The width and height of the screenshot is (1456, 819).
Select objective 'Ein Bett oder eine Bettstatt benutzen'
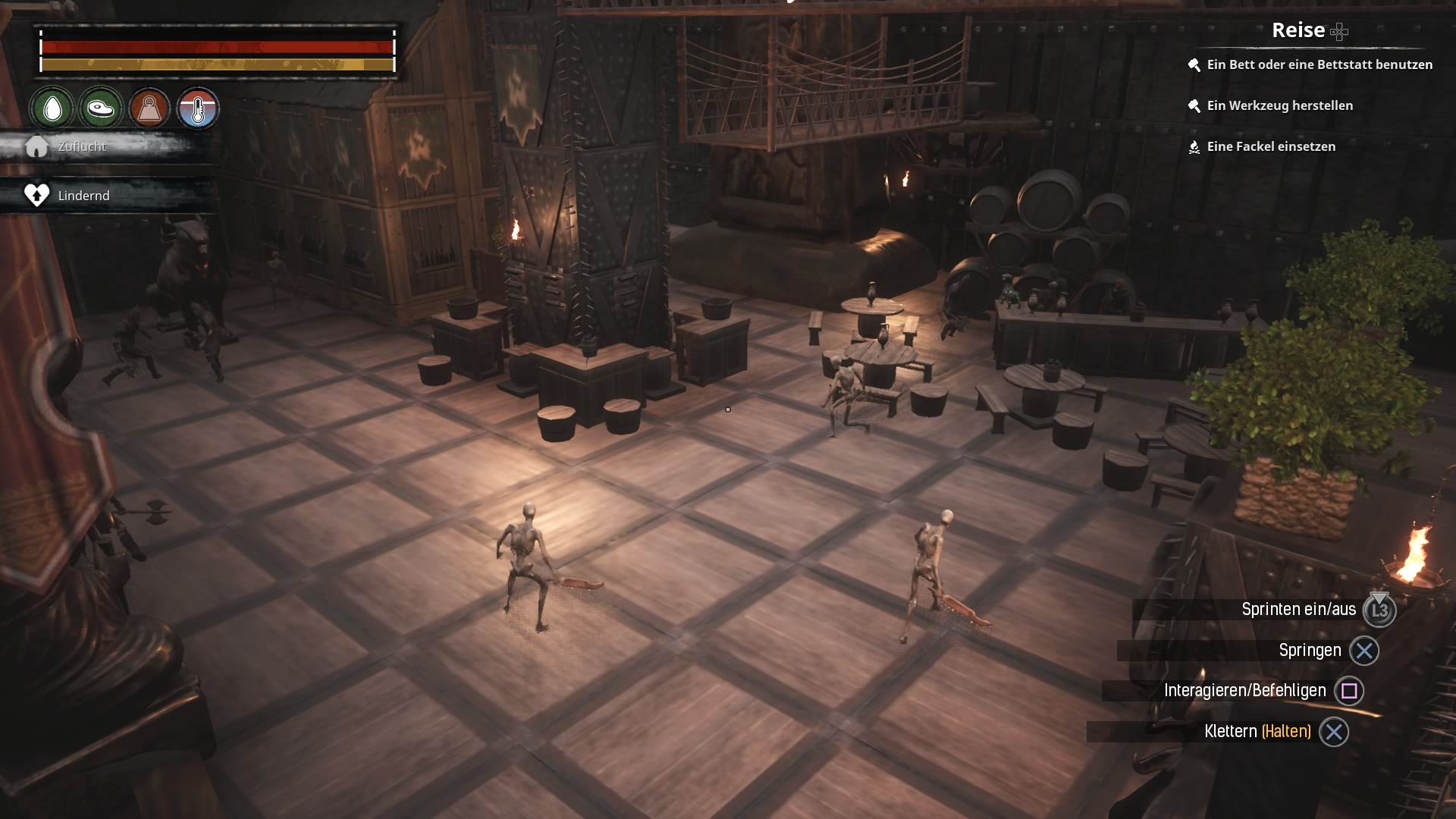(1319, 65)
